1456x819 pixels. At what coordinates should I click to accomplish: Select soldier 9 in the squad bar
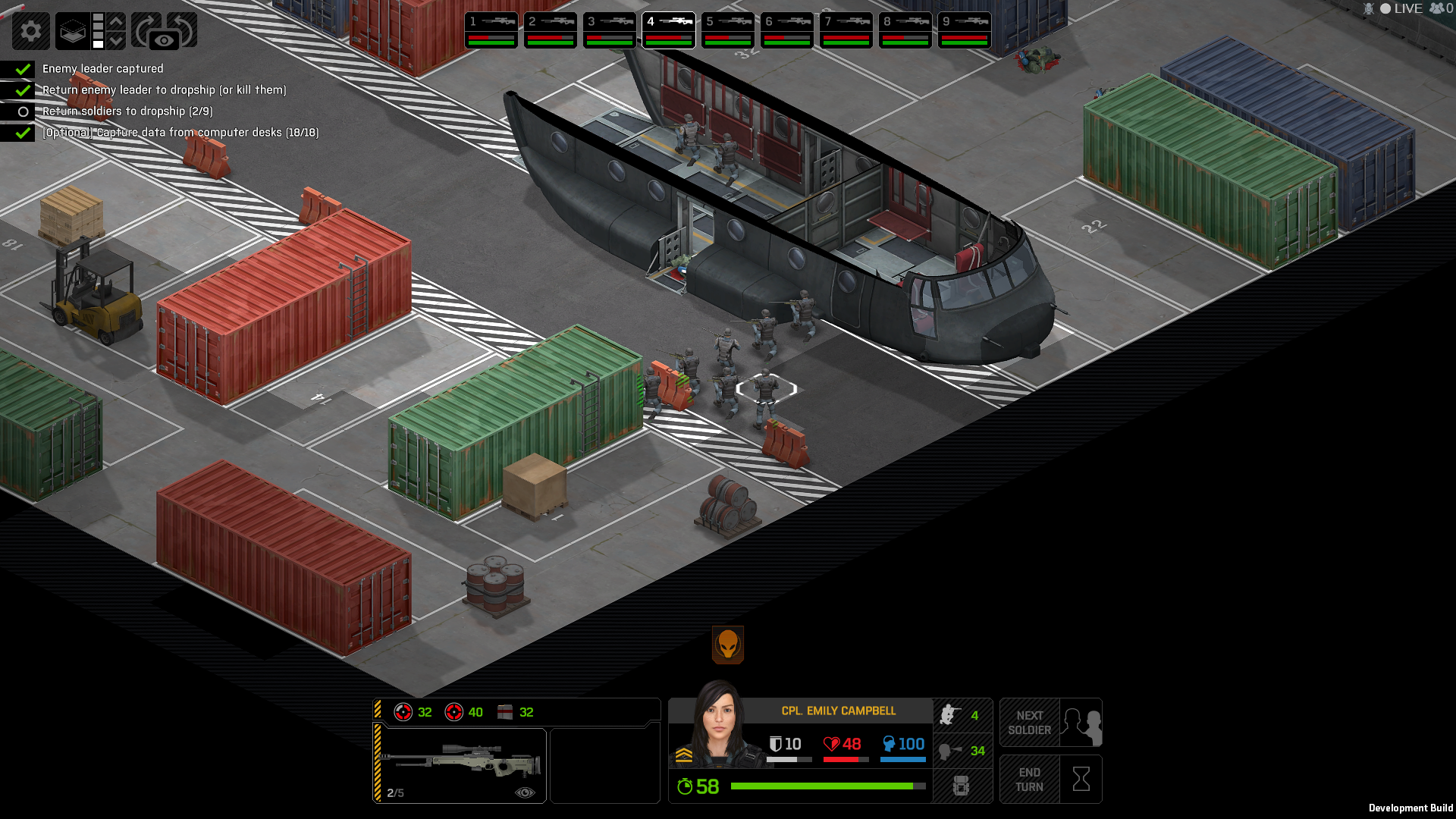[965, 30]
